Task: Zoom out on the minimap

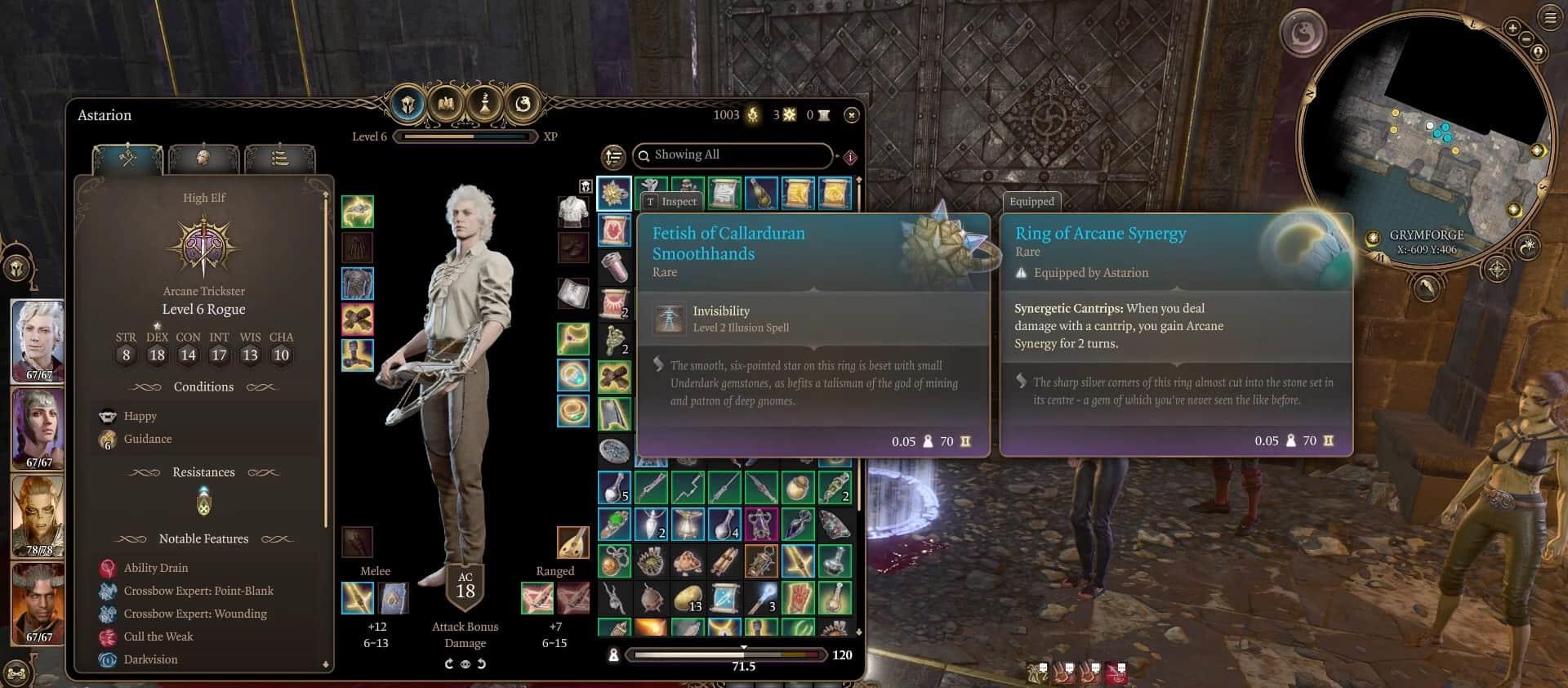Action: 1525,39
